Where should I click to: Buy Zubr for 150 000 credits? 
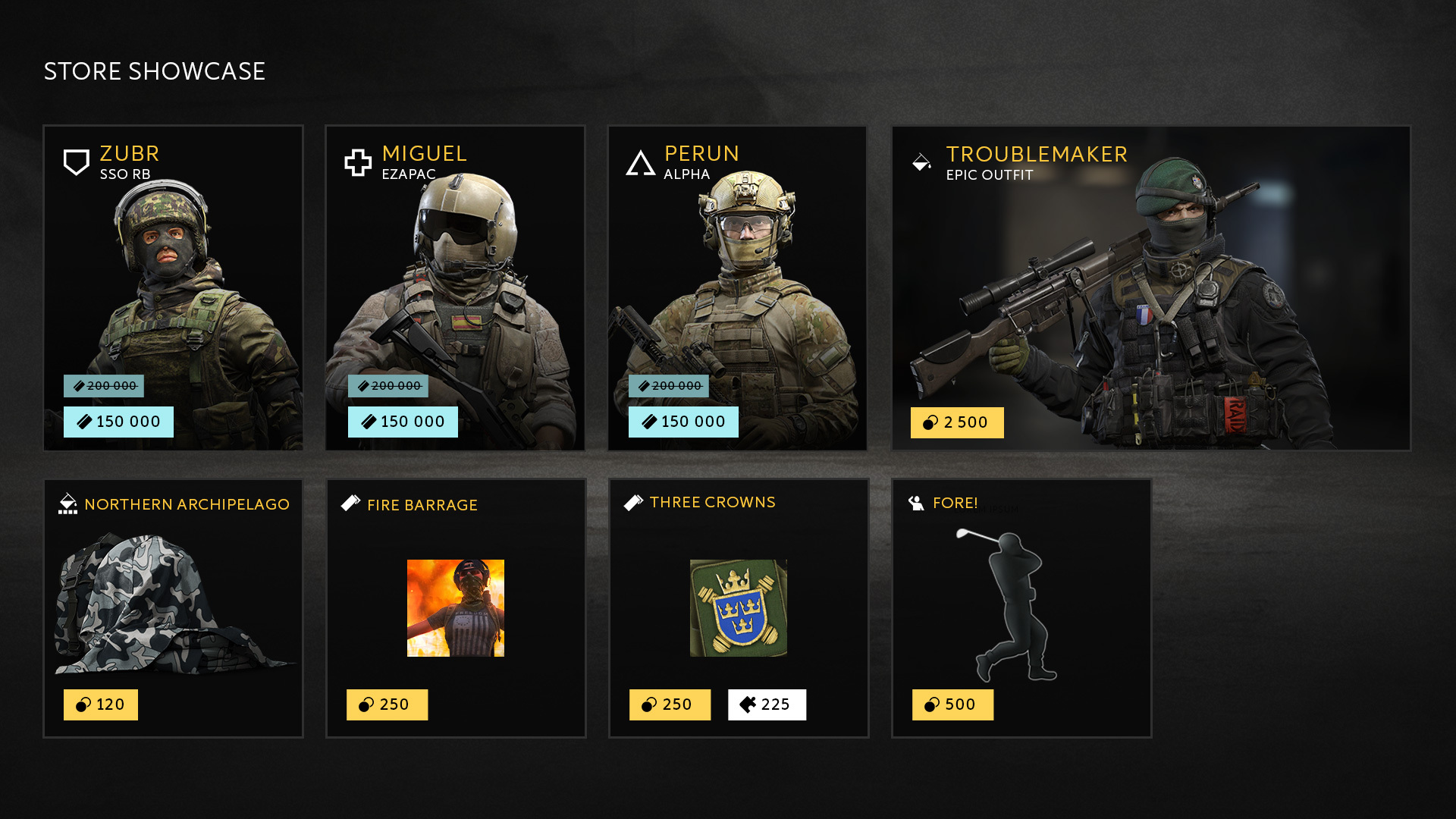(x=118, y=422)
